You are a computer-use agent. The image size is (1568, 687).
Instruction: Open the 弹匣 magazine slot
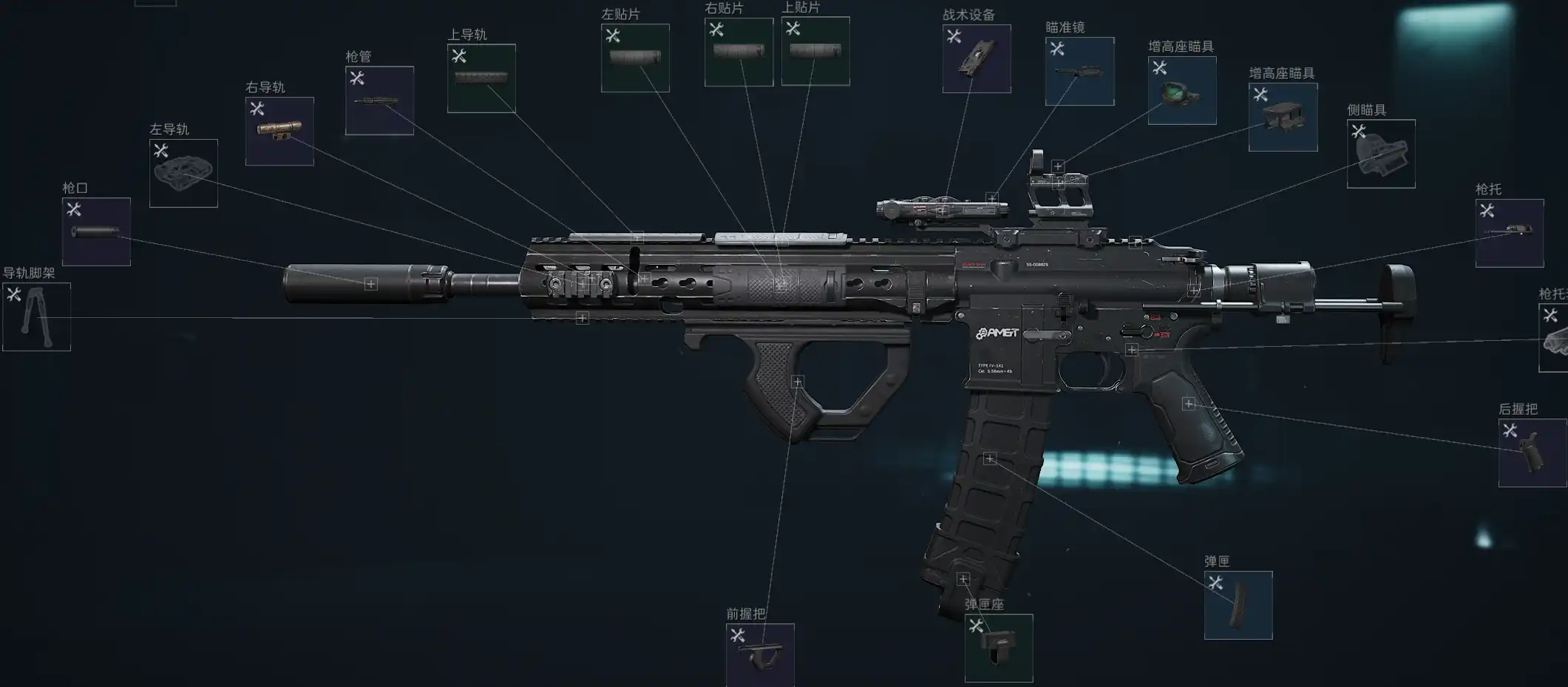pos(1238,605)
